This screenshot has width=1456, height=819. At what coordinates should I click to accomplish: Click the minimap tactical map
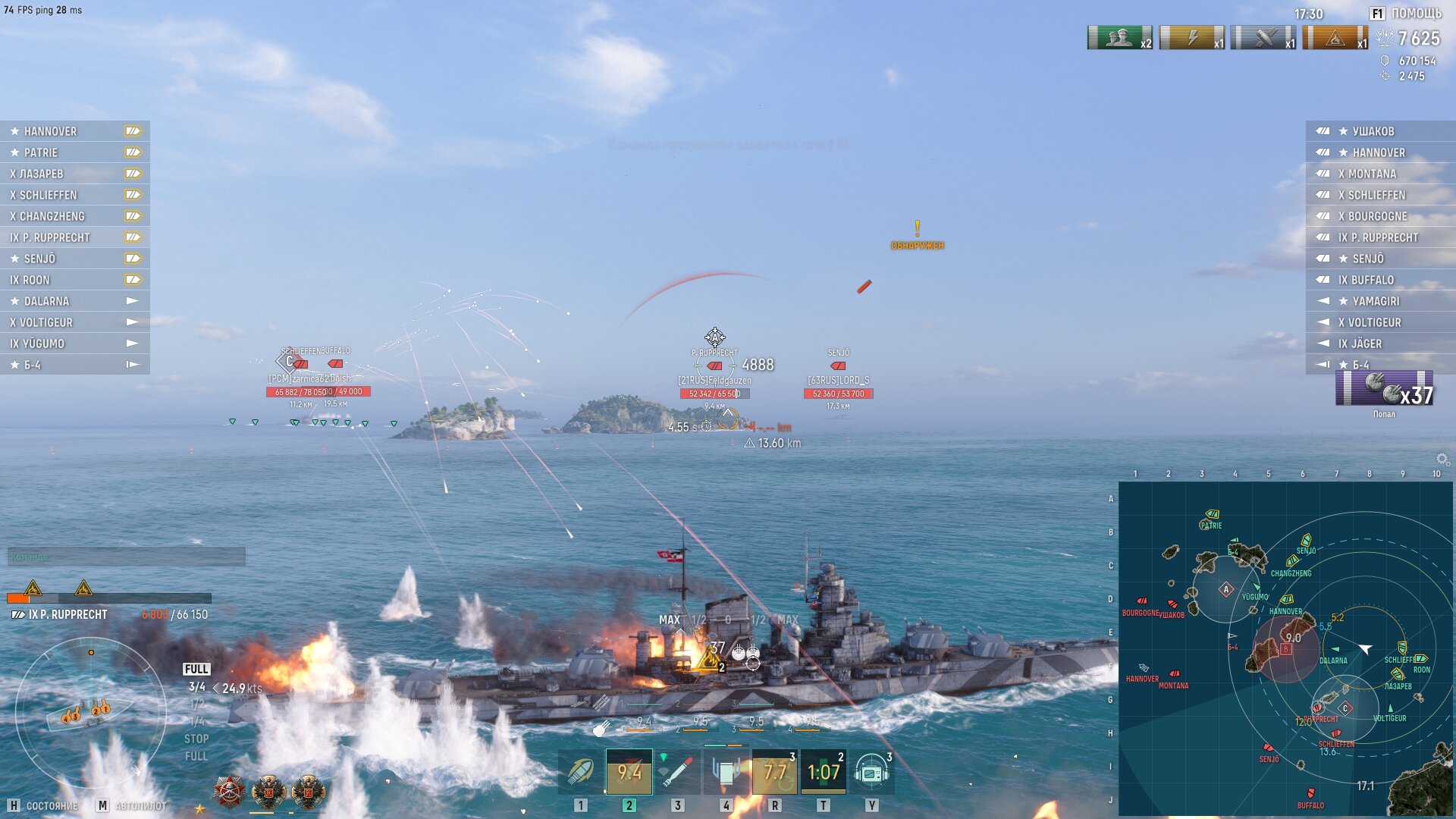tap(1285, 648)
